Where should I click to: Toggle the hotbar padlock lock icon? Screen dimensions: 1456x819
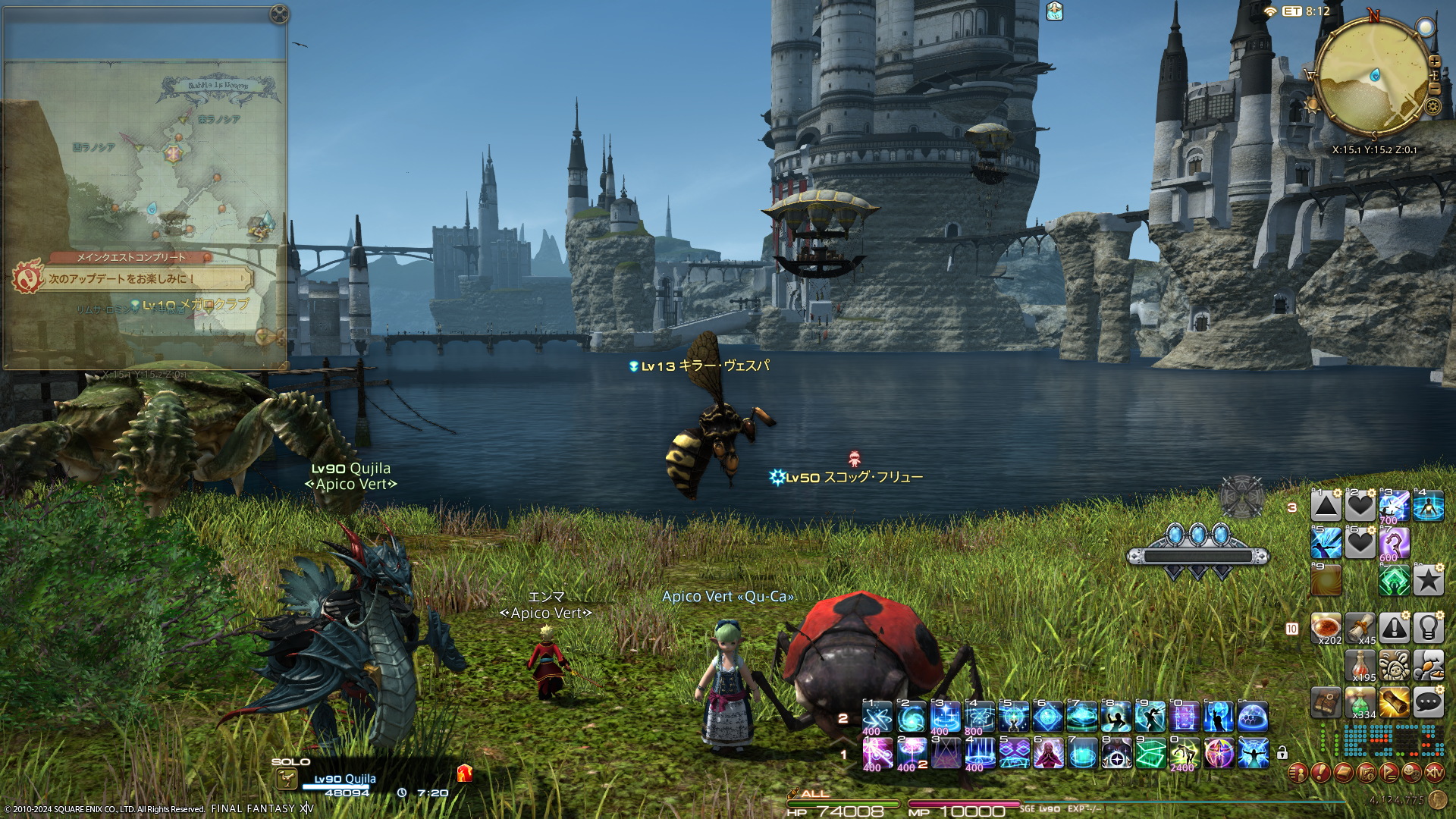point(1282,753)
